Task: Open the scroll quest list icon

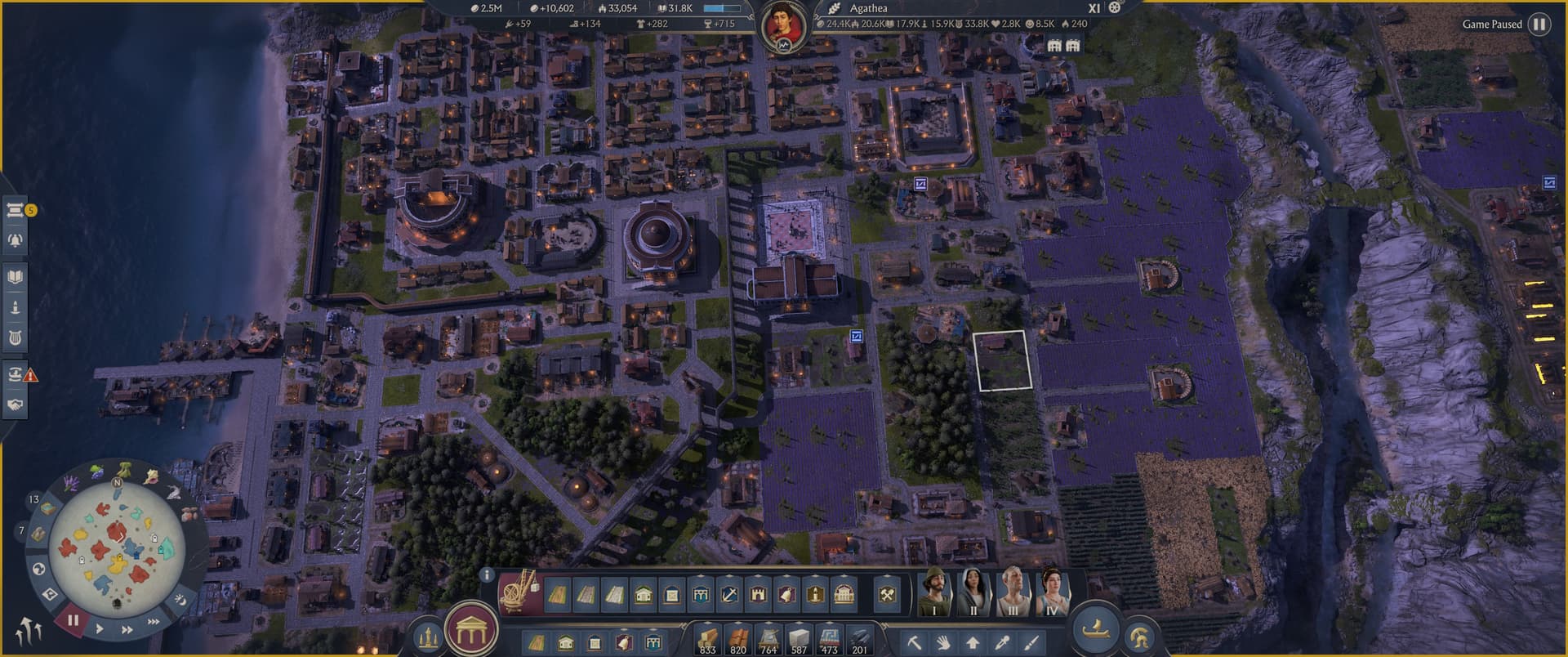Action: 15,210
